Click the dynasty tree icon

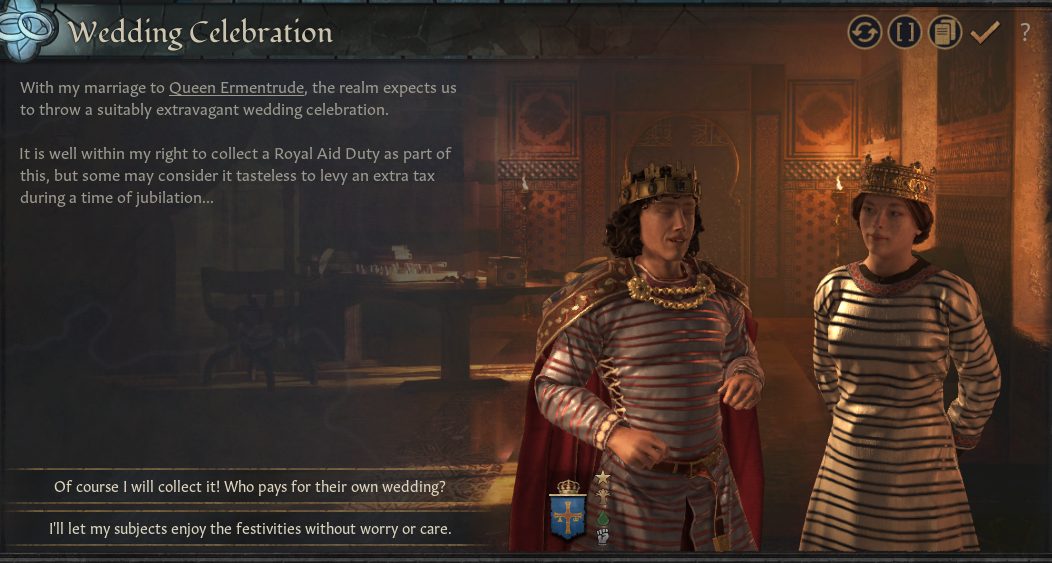pos(603,497)
